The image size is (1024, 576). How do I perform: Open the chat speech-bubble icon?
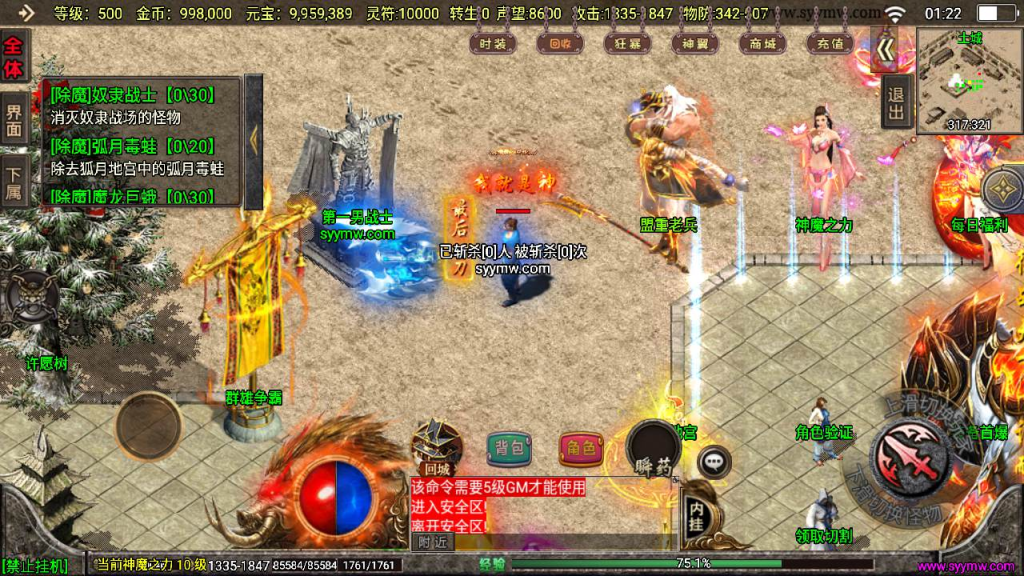713,461
